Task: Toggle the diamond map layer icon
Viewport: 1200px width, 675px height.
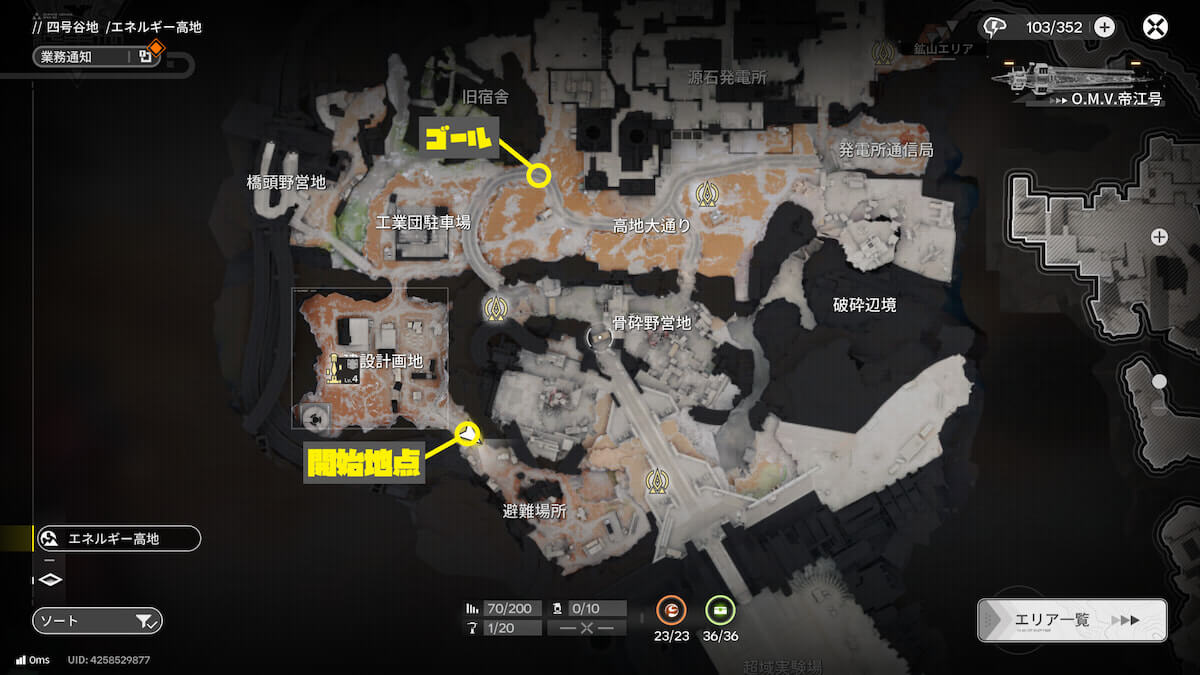Action: click(x=51, y=580)
